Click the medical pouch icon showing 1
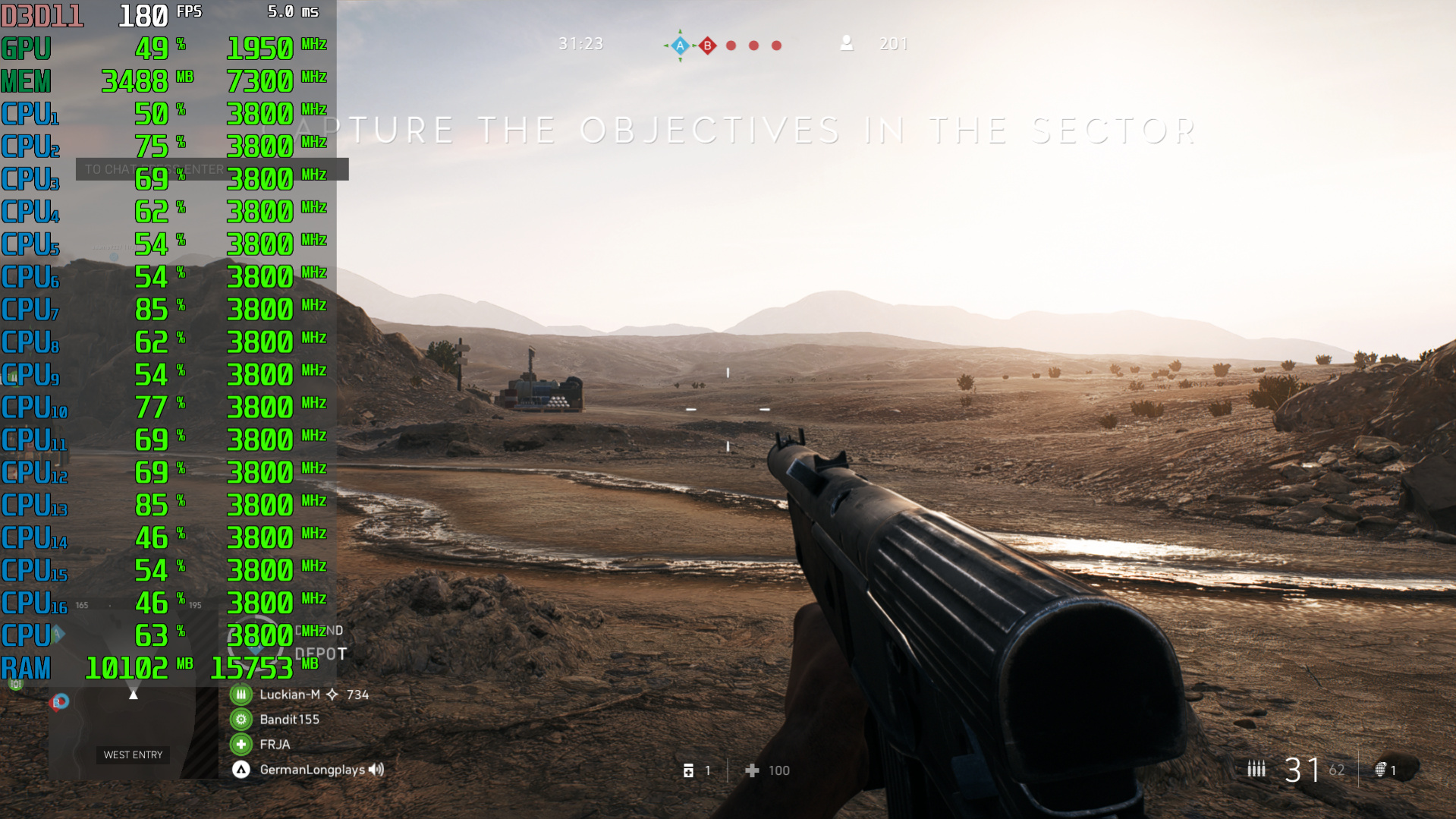This screenshot has height=819, width=1456. pyautogui.click(x=688, y=770)
